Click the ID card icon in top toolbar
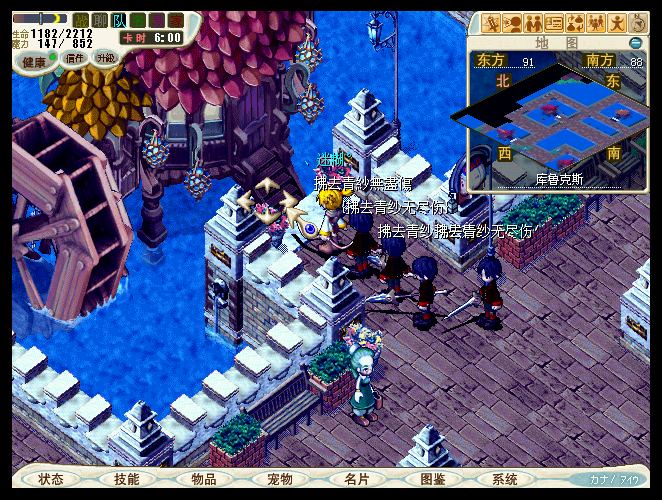Image resolution: width=662 pixels, height=500 pixels. tap(553, 23)
